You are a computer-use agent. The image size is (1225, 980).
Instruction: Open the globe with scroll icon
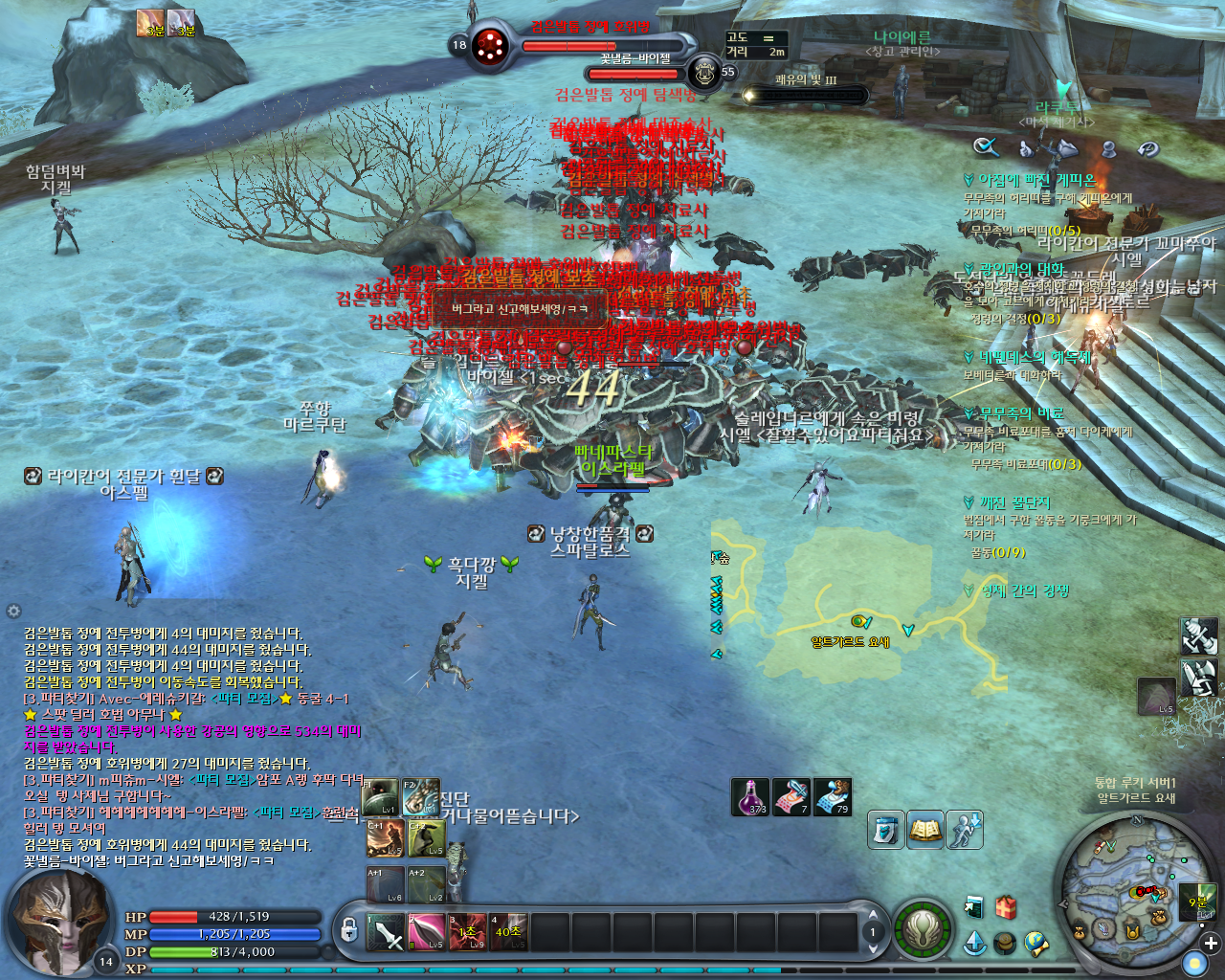click(x=1036, y=944)
